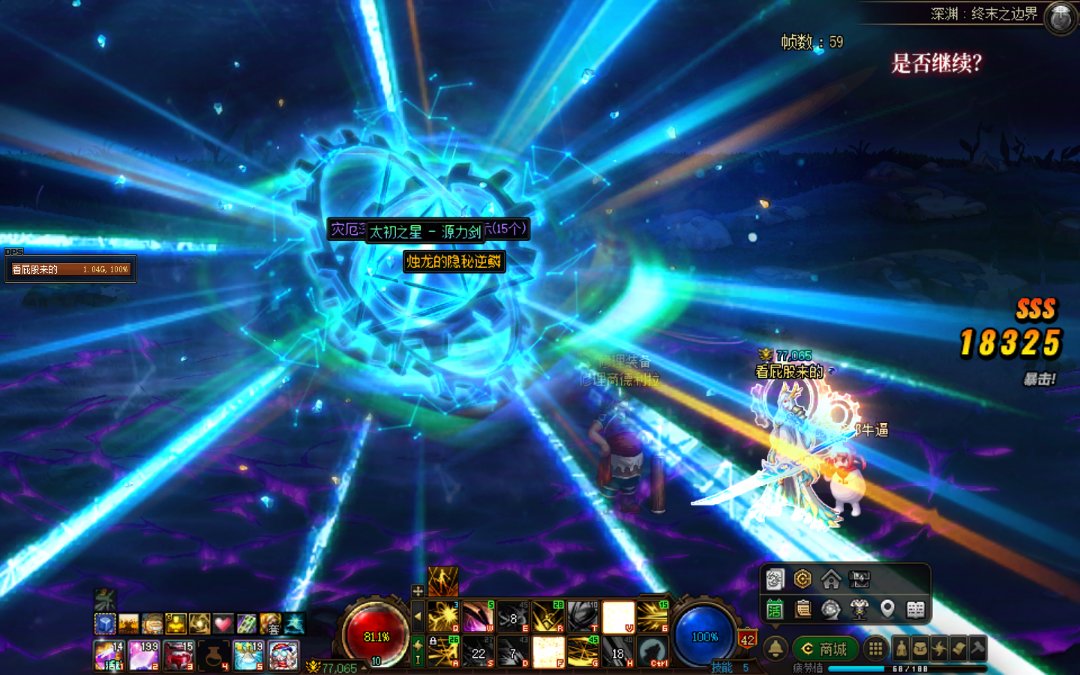Open the open-book guide icon
This screenshot has width=1080, height=675.
pyautogui.click(x=915, y=608)
